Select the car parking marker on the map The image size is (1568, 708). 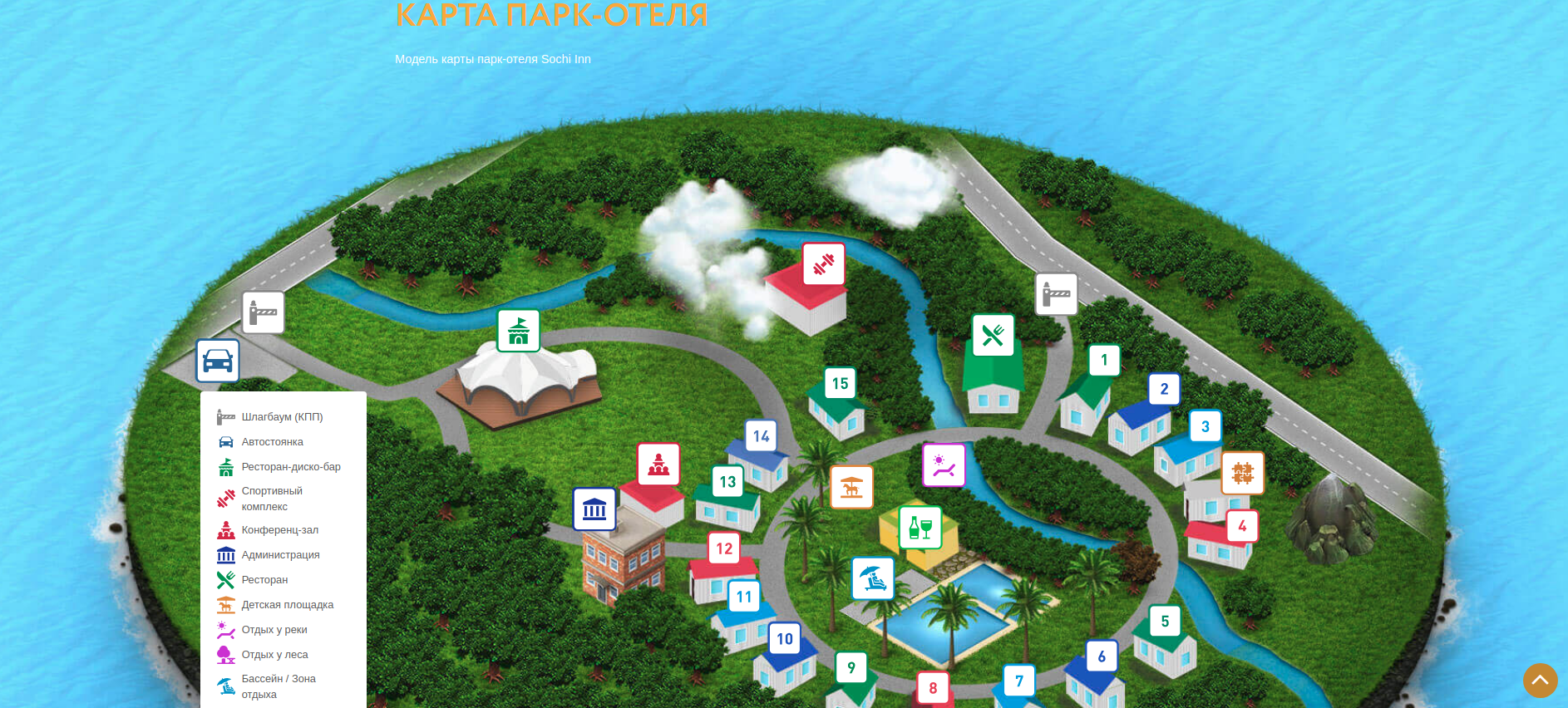[x=218, y=361]
